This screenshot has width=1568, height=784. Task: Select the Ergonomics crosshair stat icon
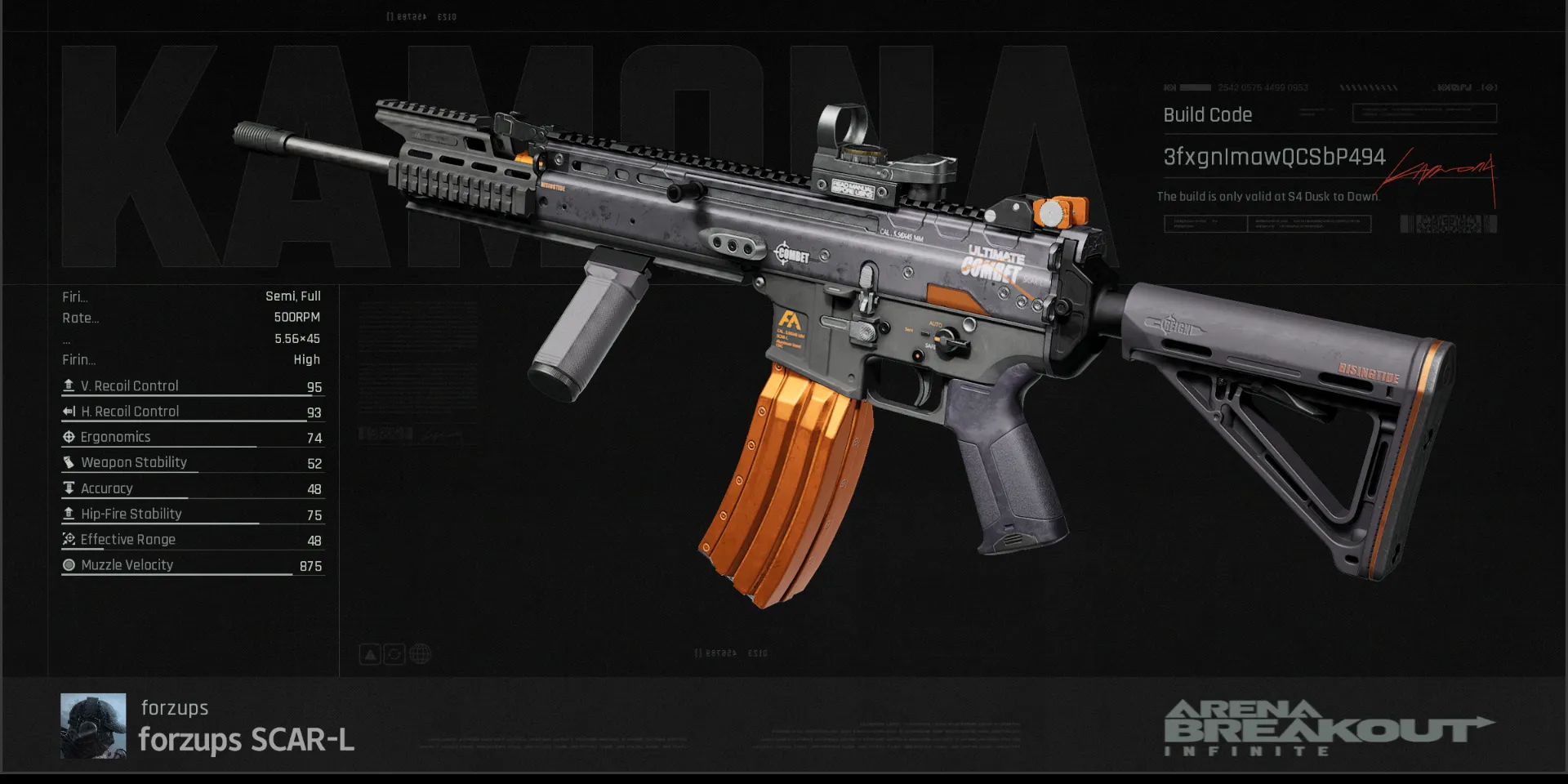[x=69, y=436]
